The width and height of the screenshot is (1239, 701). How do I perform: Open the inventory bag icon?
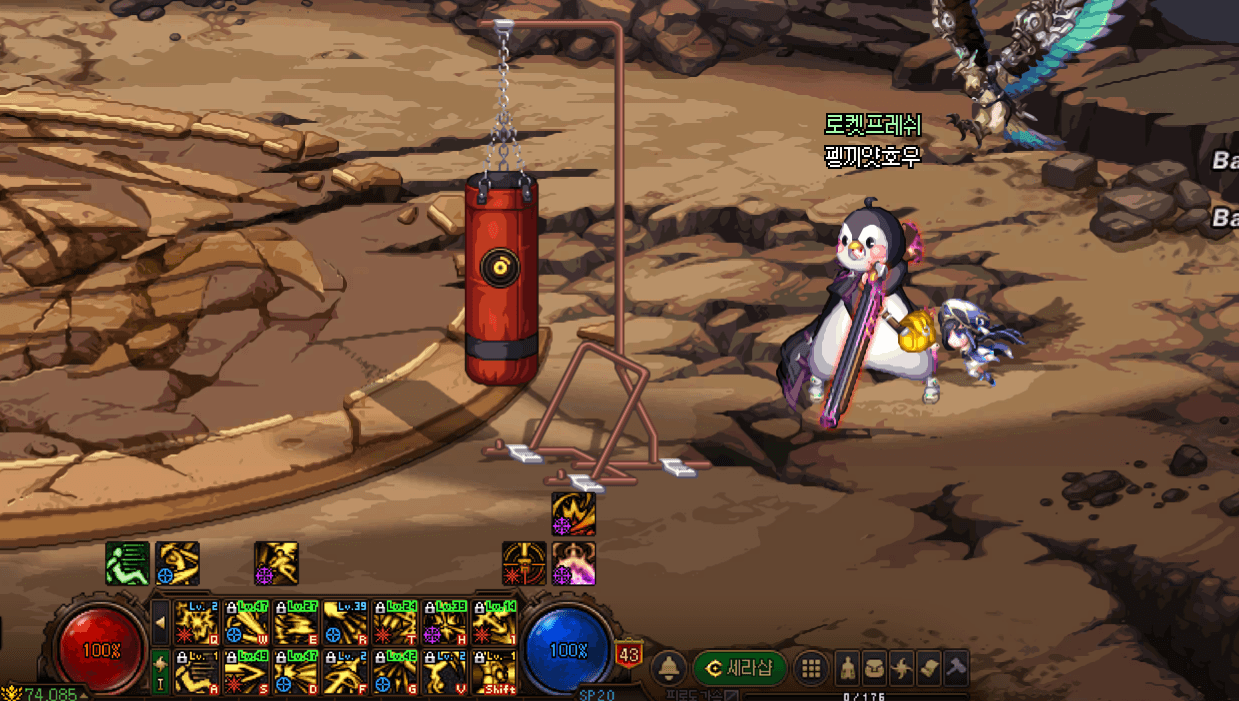(x=874, y=668)
